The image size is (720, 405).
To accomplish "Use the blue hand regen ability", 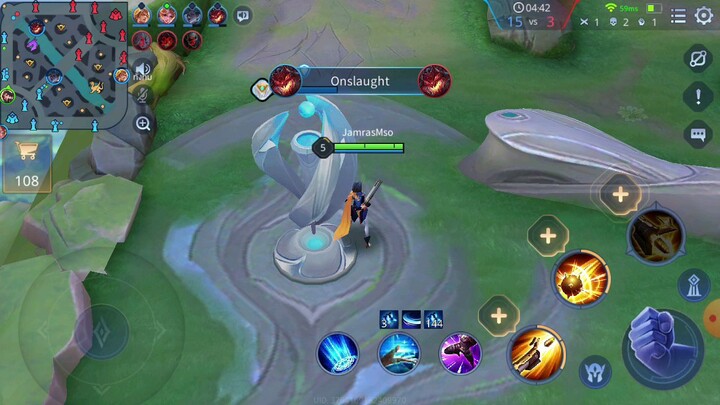I will pos(399,353).
